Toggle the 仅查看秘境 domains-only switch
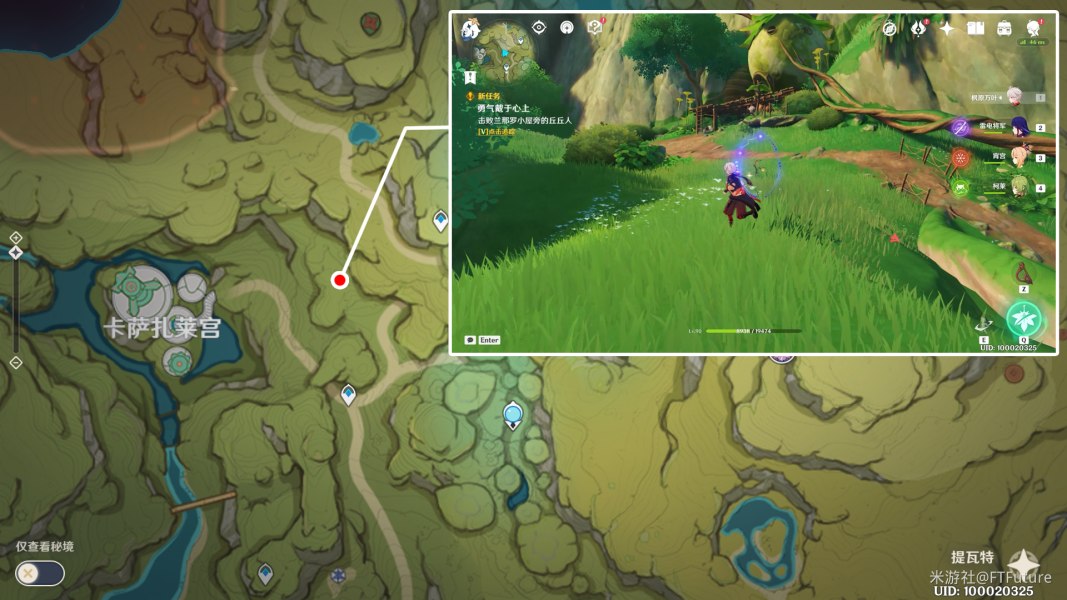This screenshot has width=1067, height=600. pyautogui.click(x=40, y=573)
